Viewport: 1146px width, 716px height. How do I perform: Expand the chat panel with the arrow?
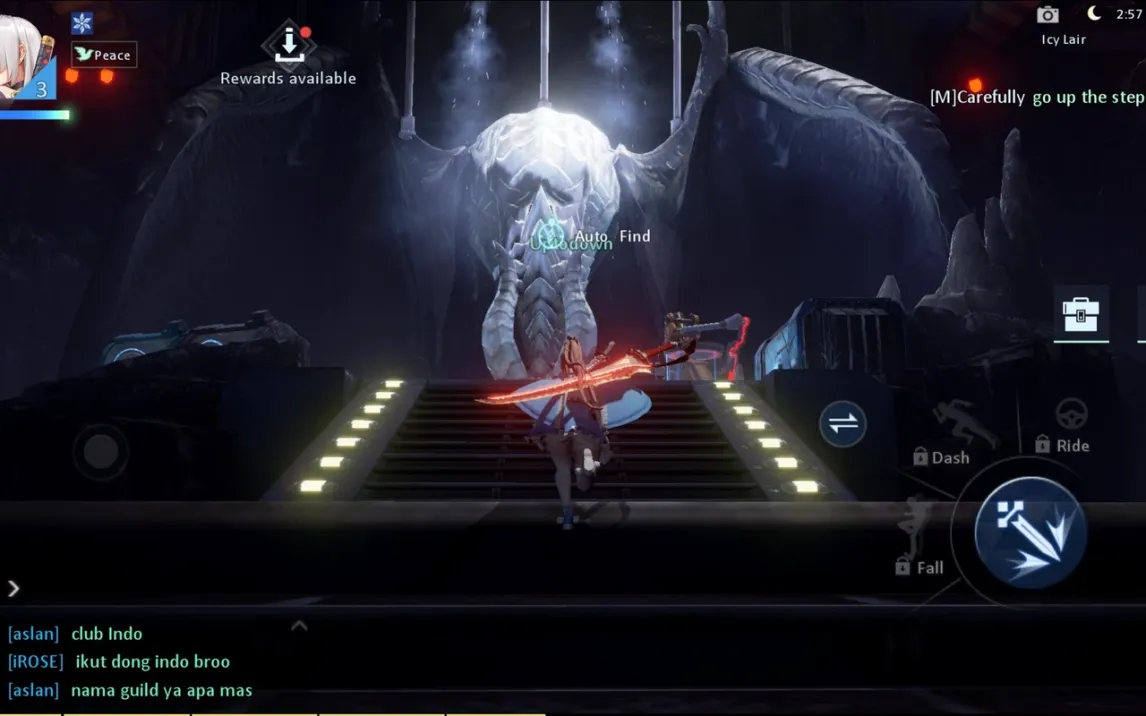point(299,626)
